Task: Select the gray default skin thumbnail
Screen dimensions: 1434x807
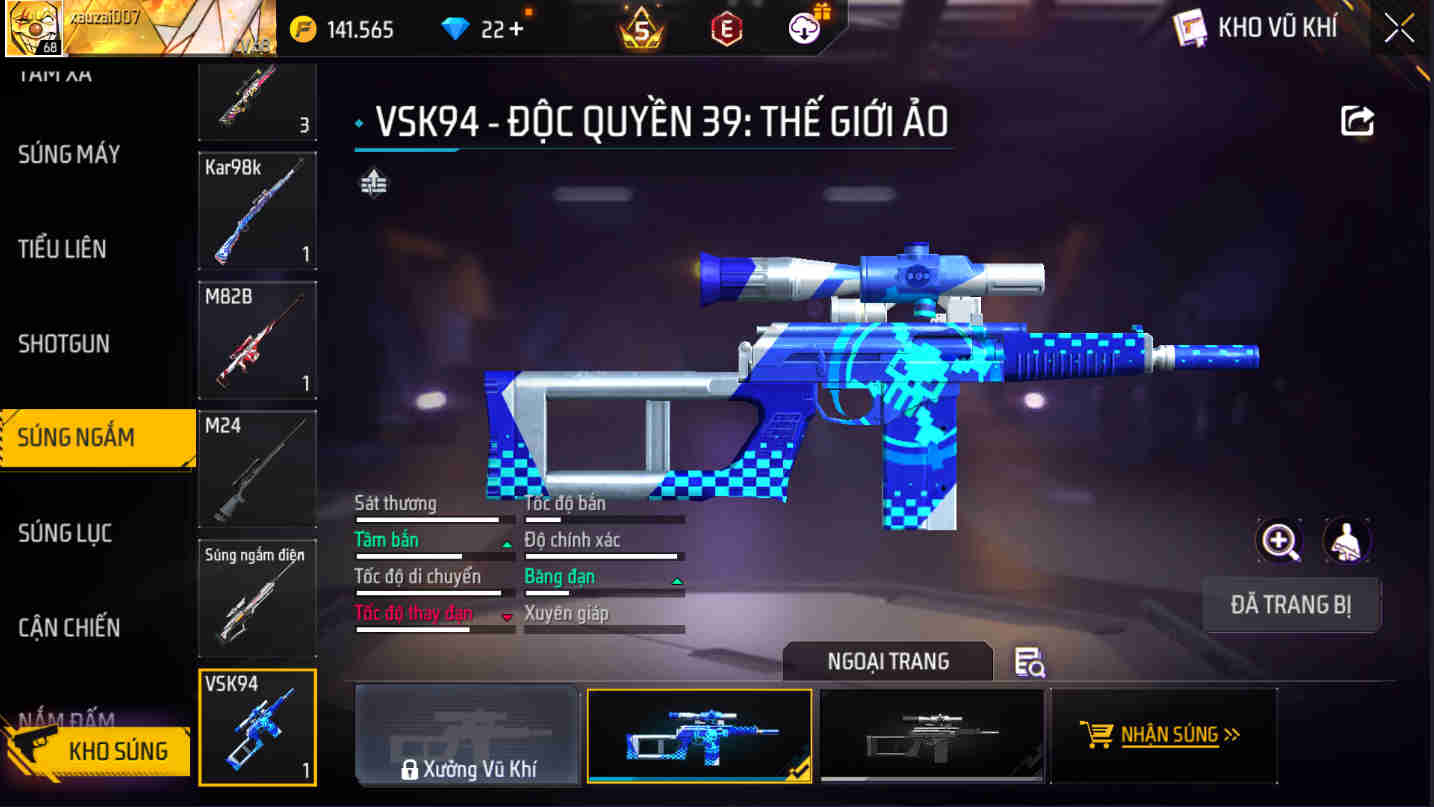Action: 931,735
